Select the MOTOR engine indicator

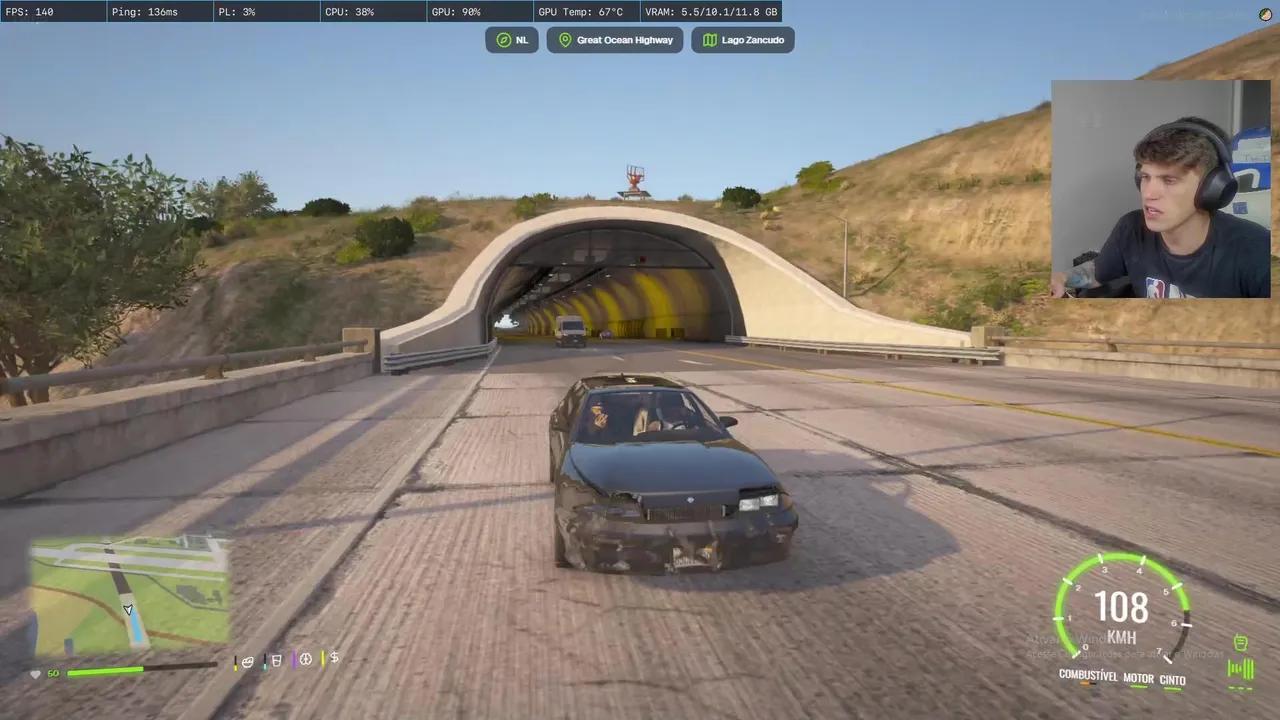click(1138, 678)
